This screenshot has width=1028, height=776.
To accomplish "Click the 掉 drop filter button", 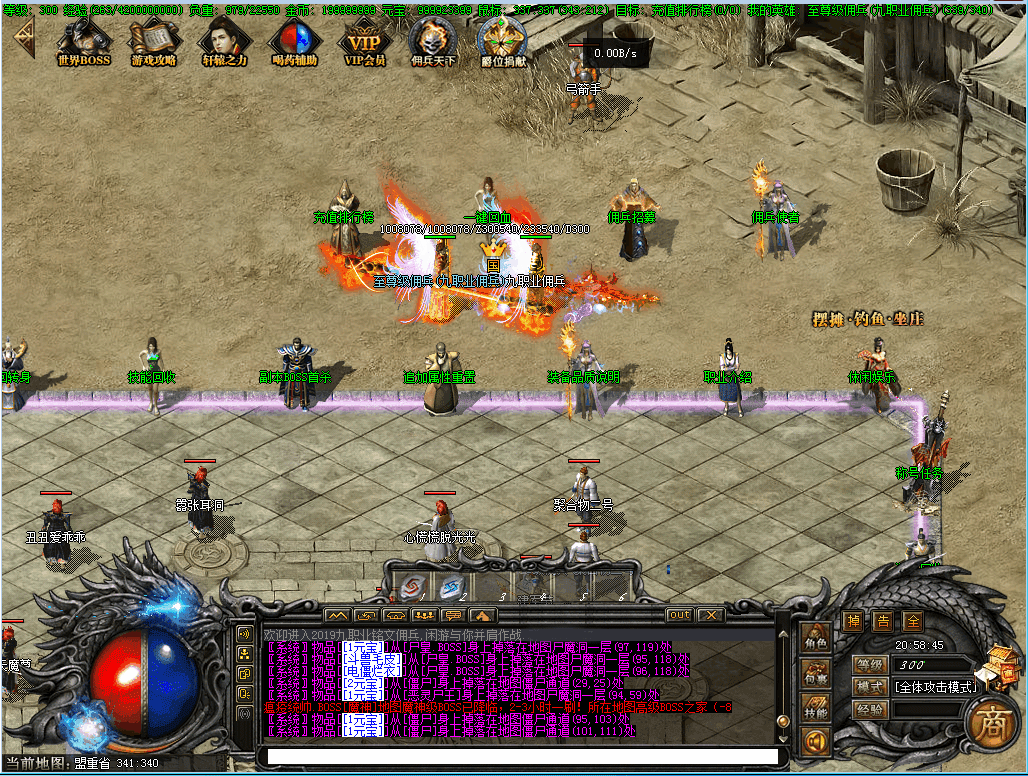I will click(853, 621).
